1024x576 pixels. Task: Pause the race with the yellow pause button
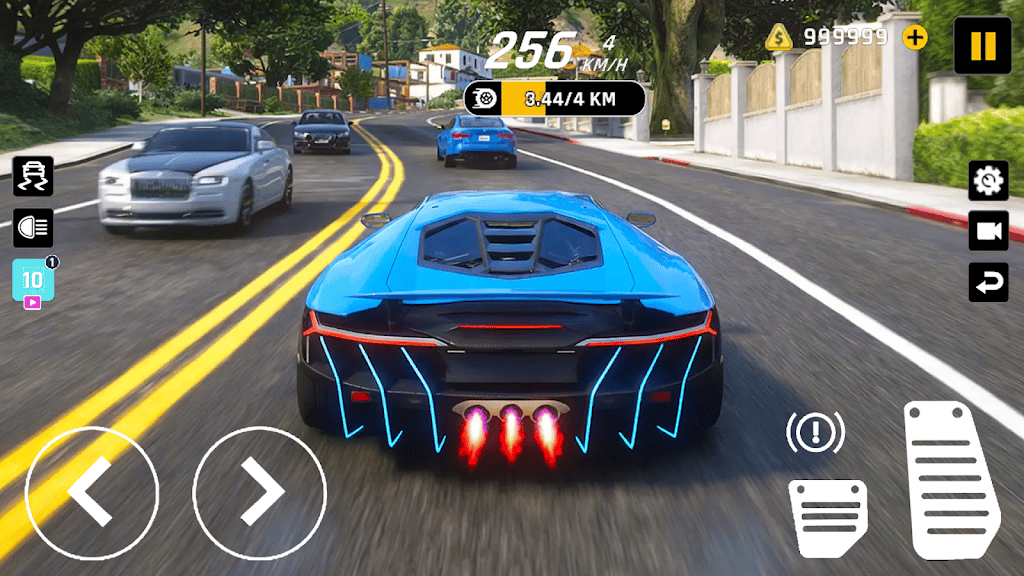[x=982, y=45]
